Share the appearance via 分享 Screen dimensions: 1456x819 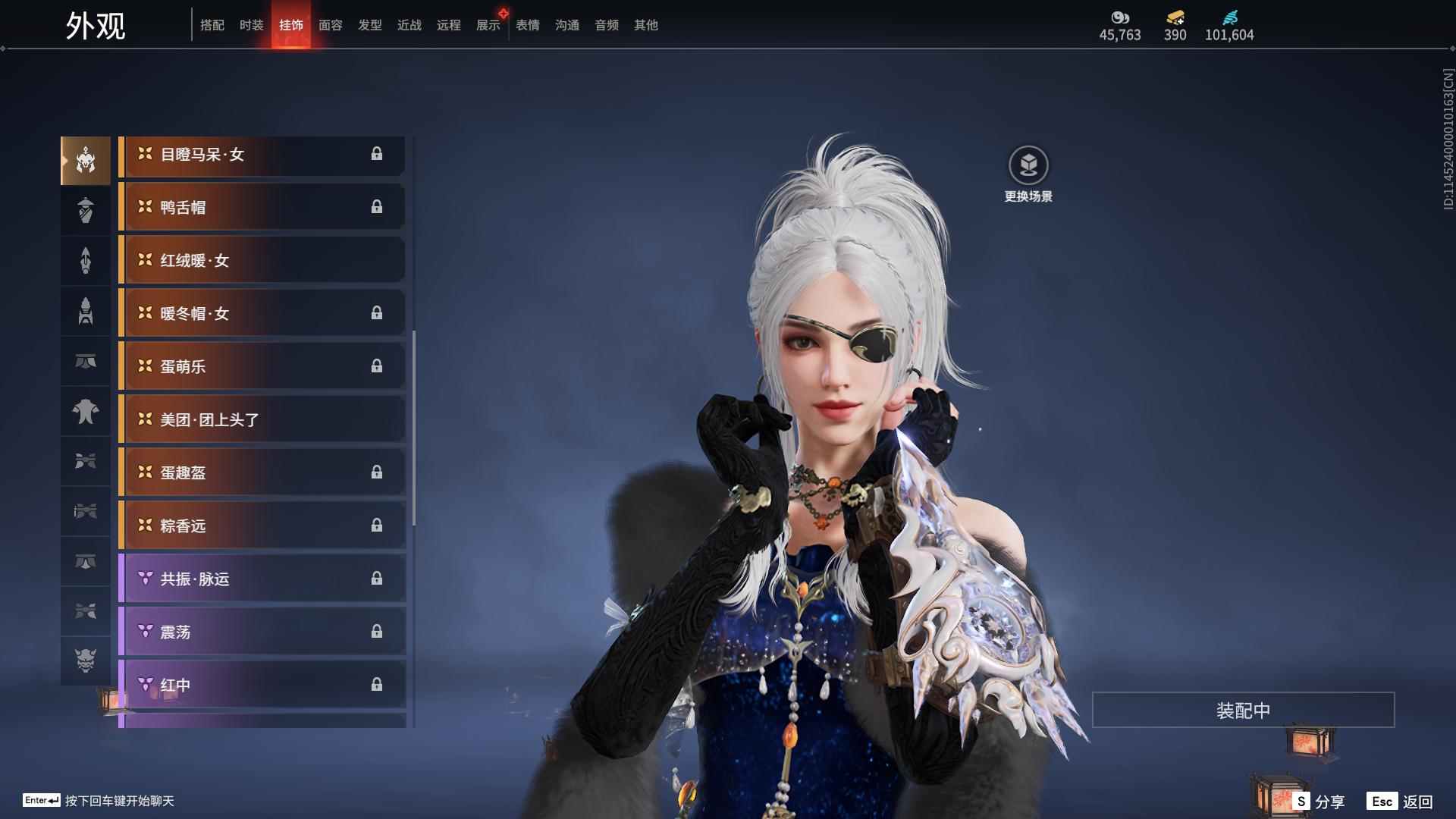[1319, 802]
